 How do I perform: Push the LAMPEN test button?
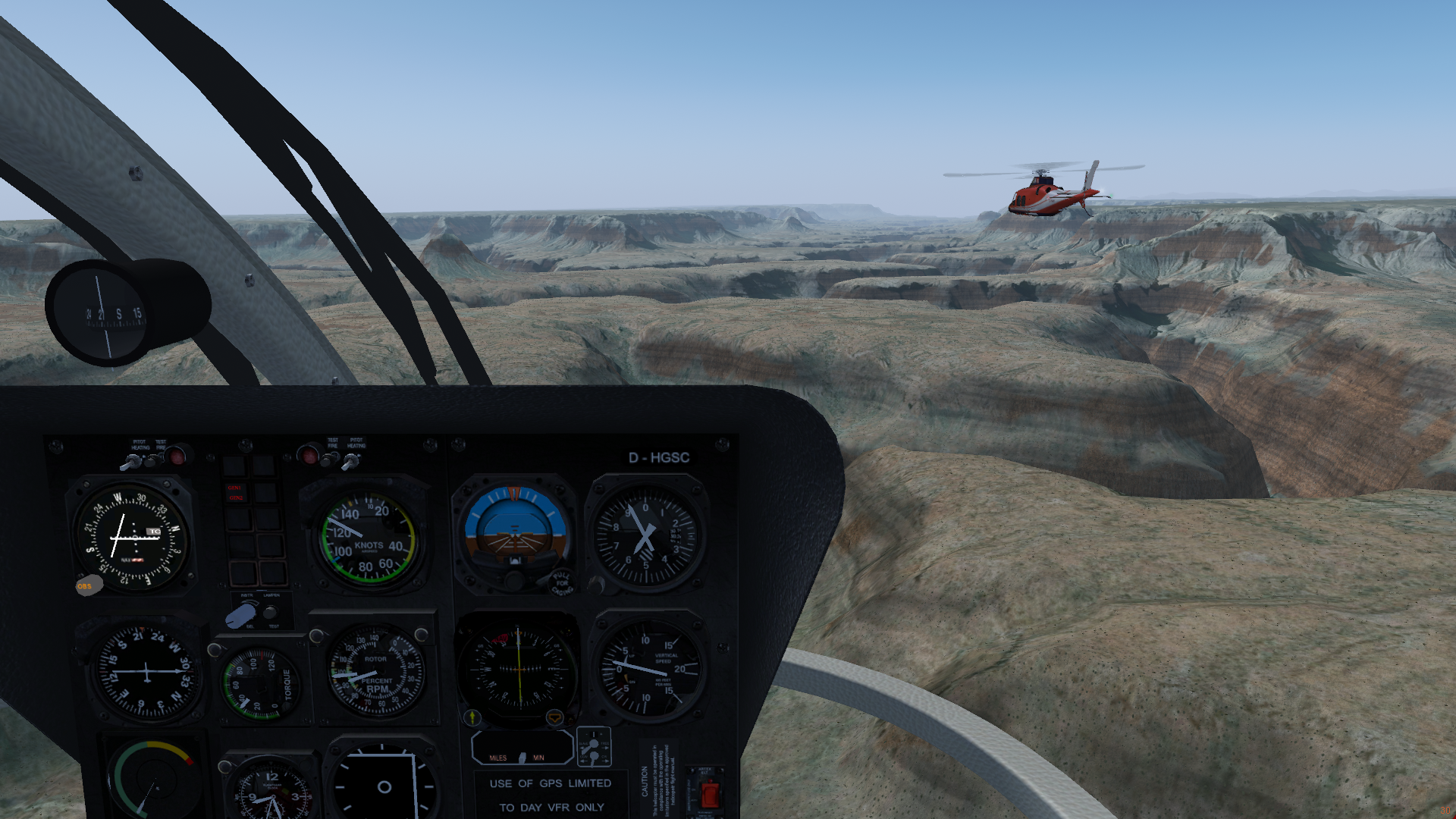tap(270, 613)
